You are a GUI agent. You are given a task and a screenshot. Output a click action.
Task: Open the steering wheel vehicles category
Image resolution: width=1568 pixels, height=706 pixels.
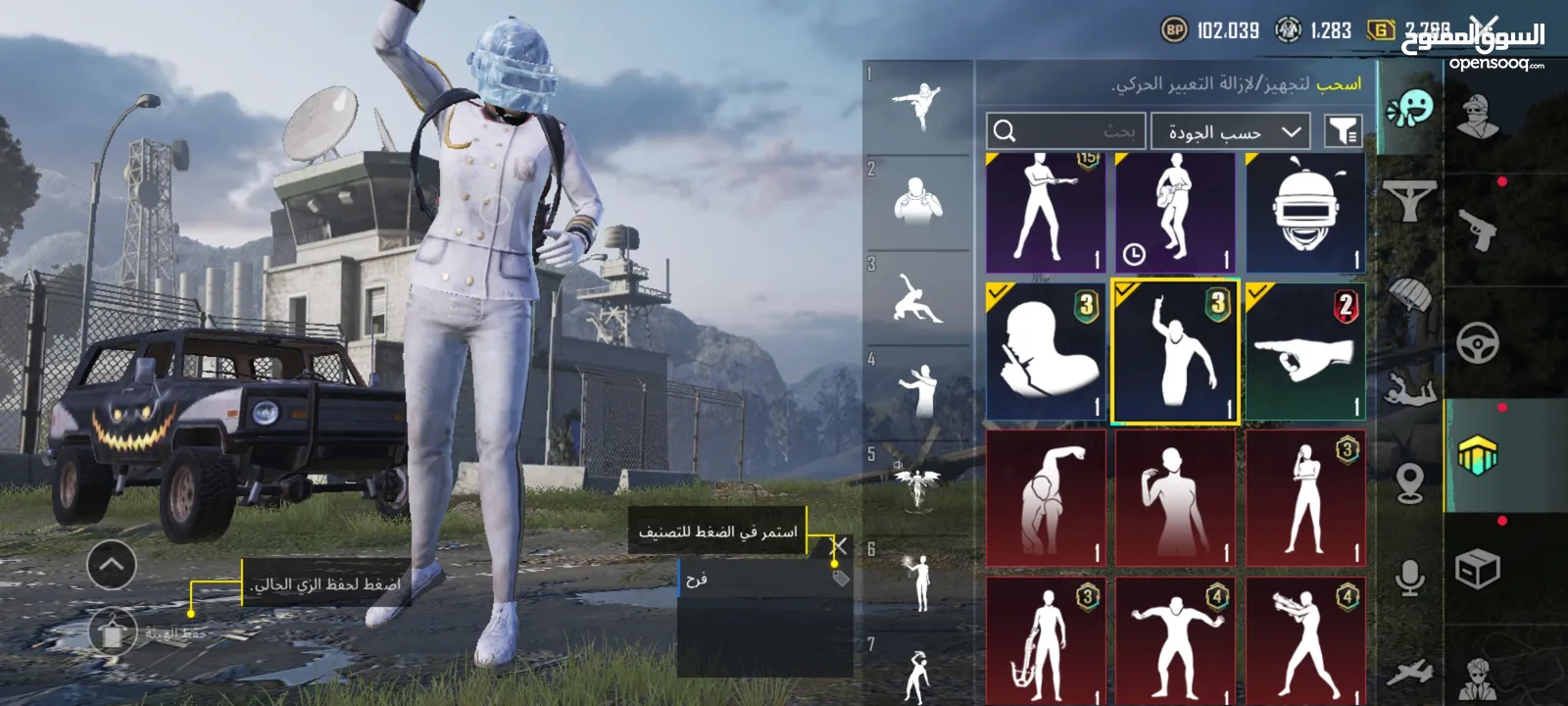[x=1478, y=344]
